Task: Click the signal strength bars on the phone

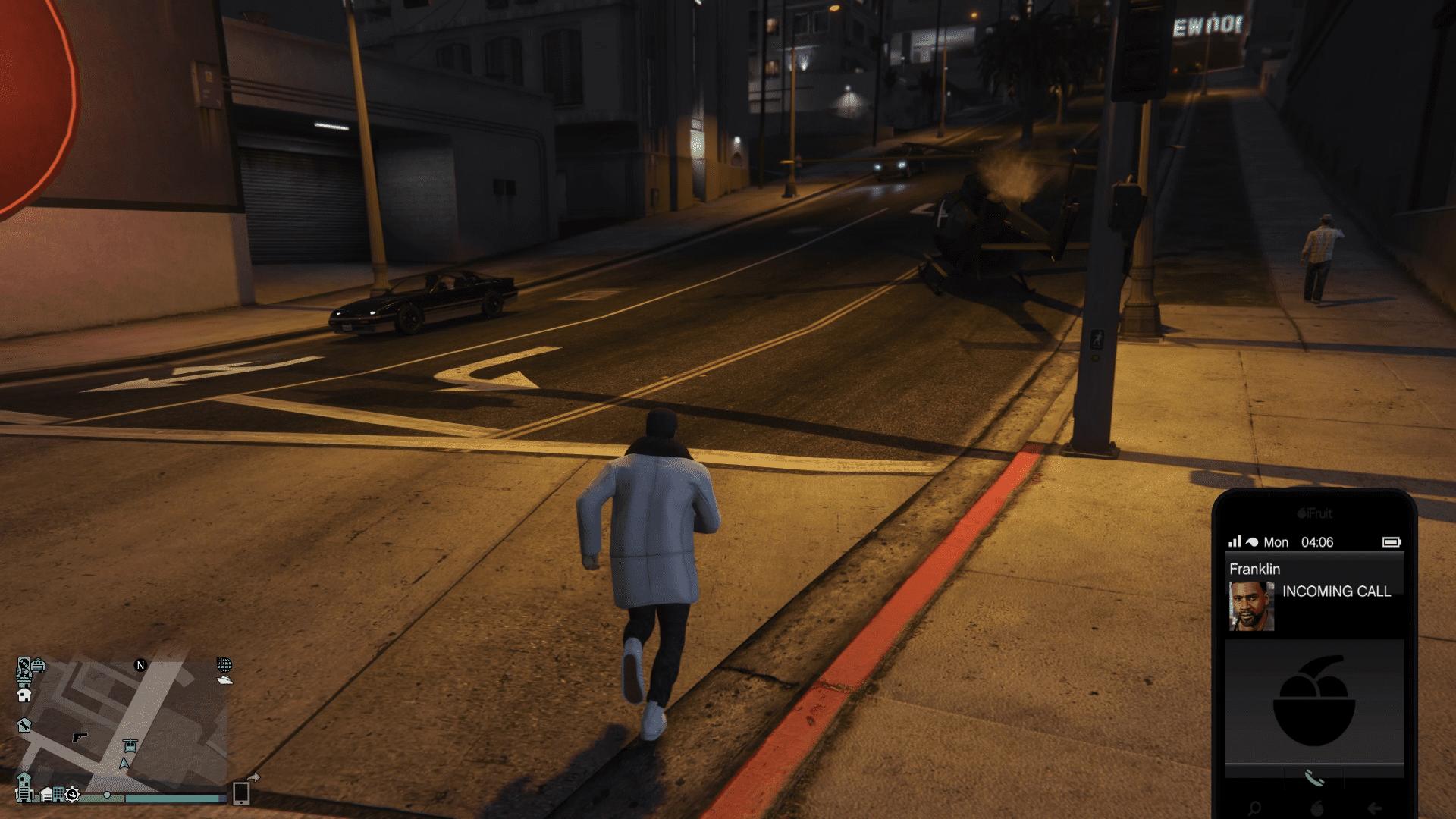Action: [1235, 541]
